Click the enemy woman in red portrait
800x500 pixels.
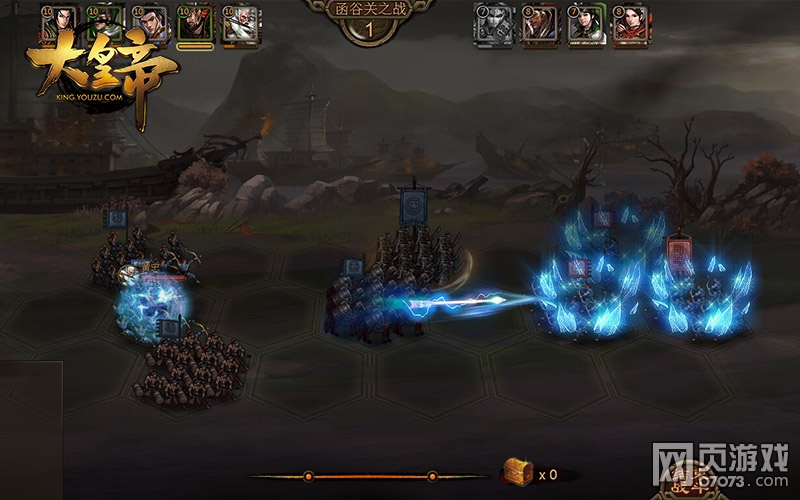point(631,24)
